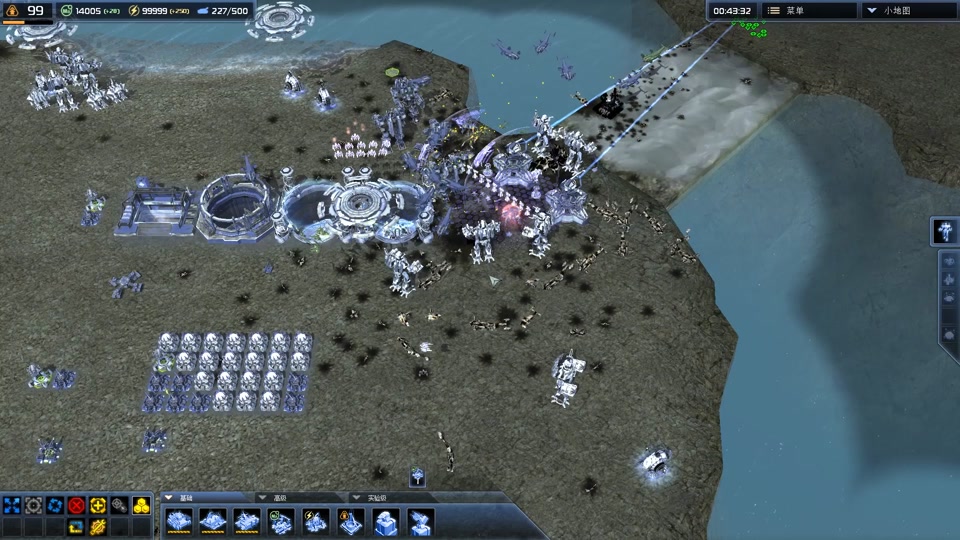Select the yellow hexagon cluster command
Screen dimensions: 960x540
tap(141, 506)
